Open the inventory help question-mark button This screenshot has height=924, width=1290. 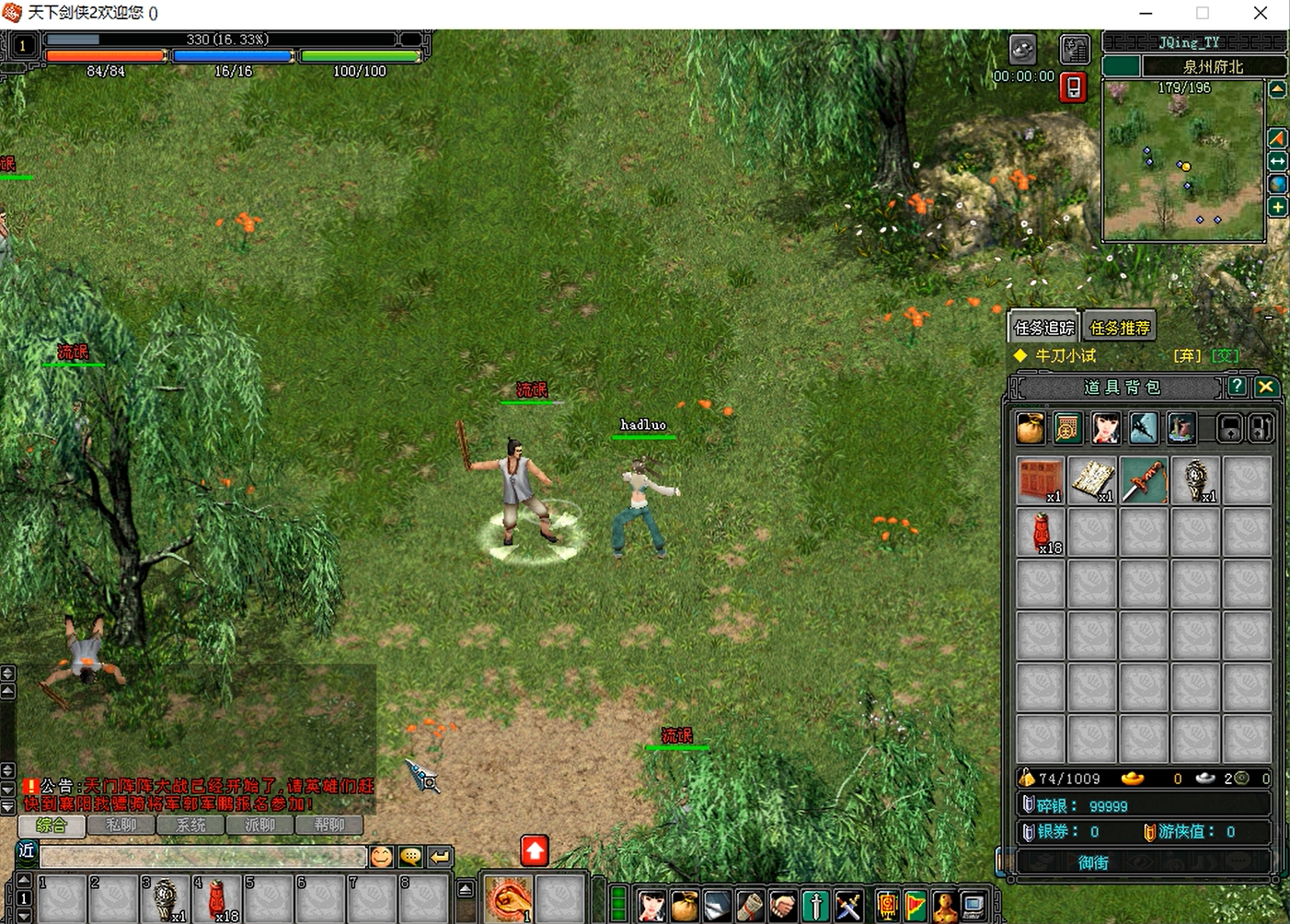(1238, 387)
